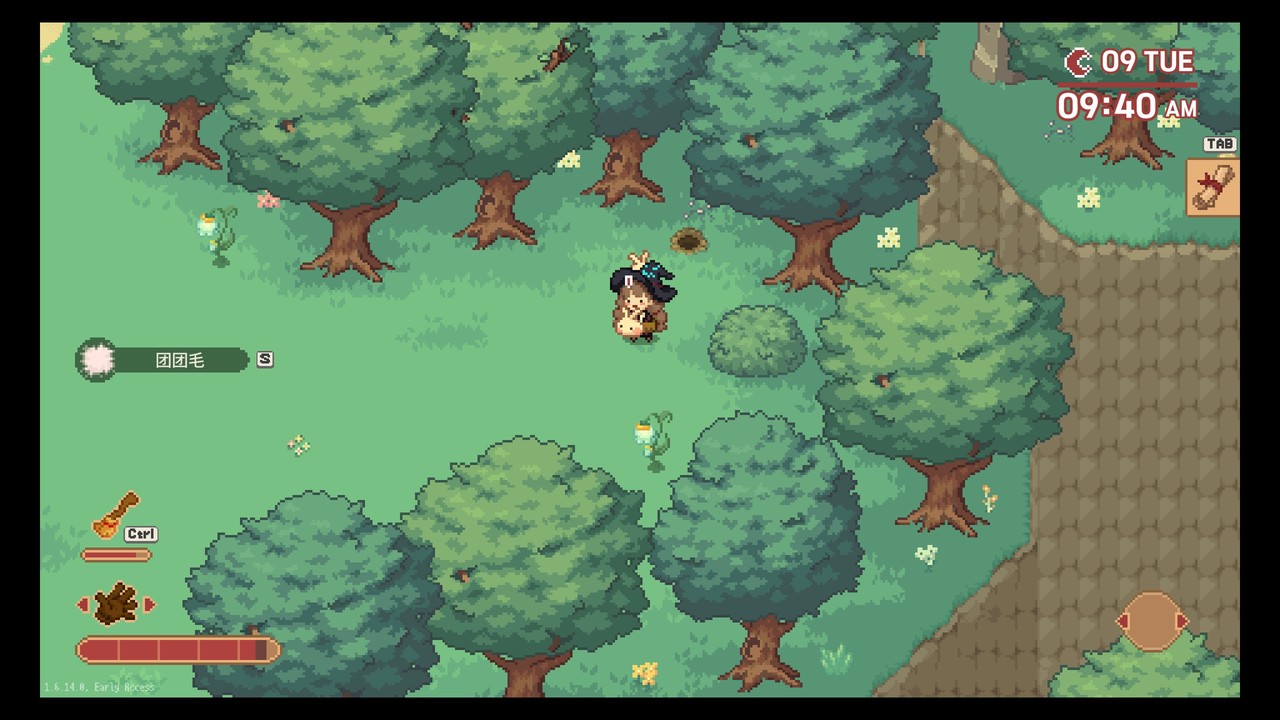Switch to previous tool with left arrow beside glove
Viewport: 1280px width, 720px height.
pos(83,604)
